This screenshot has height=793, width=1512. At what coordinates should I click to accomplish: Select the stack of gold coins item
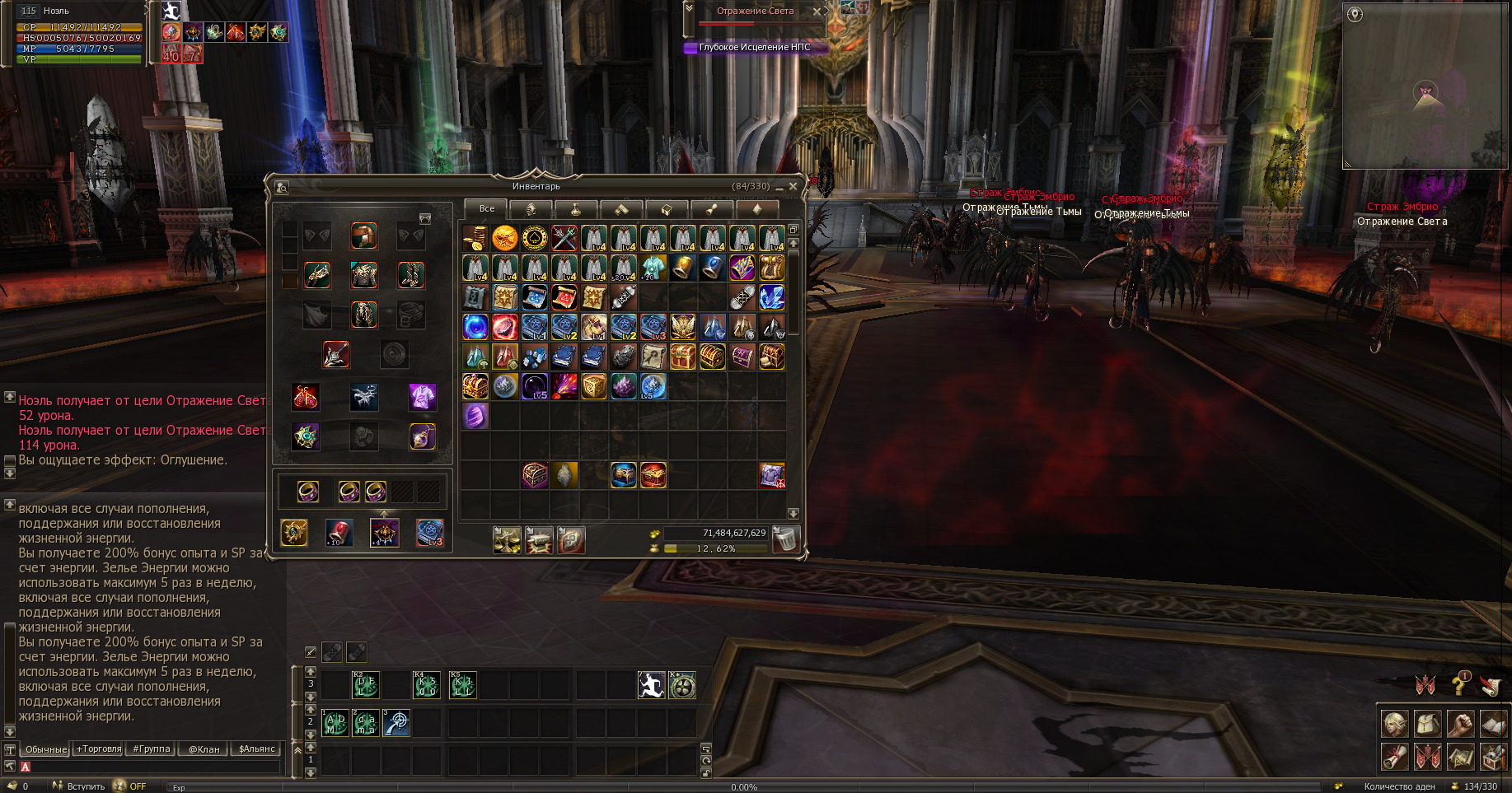pos(475,238)
